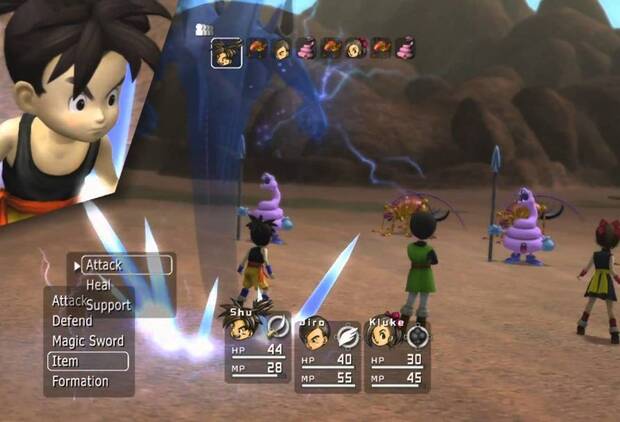Choose the highlighted Attack item category

122,265
